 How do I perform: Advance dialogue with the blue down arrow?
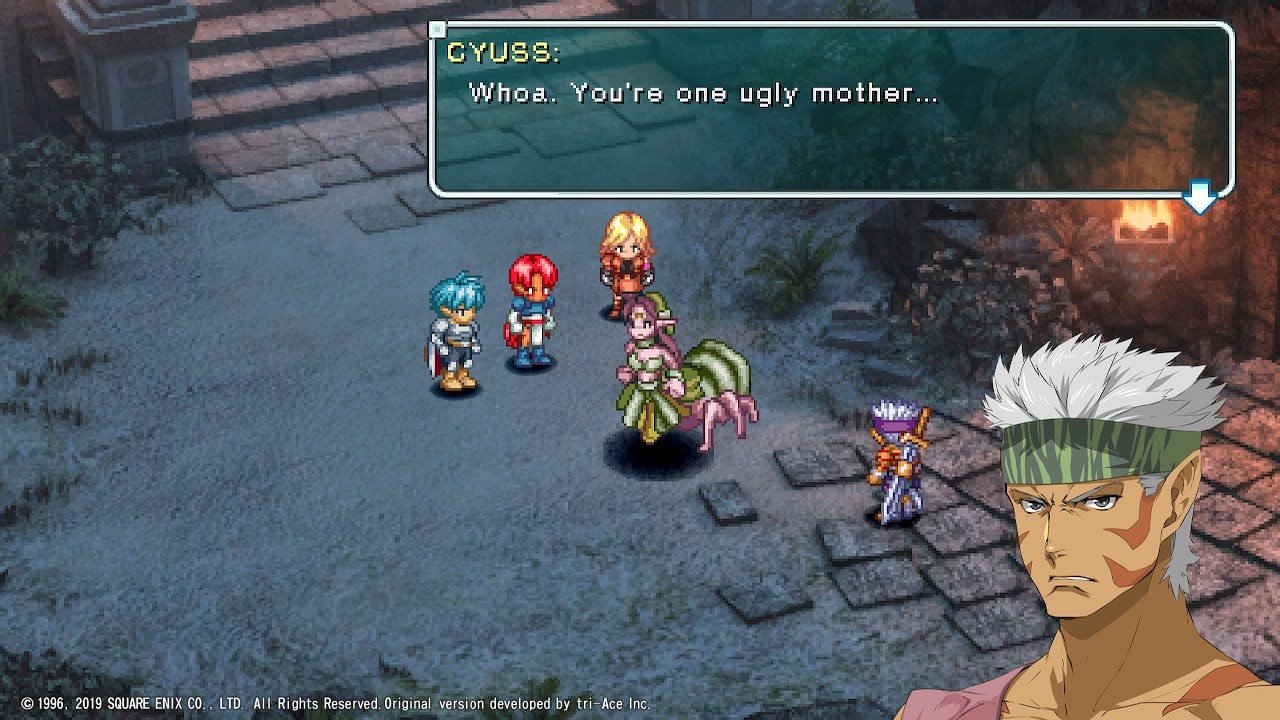(x=1199, y=198)
